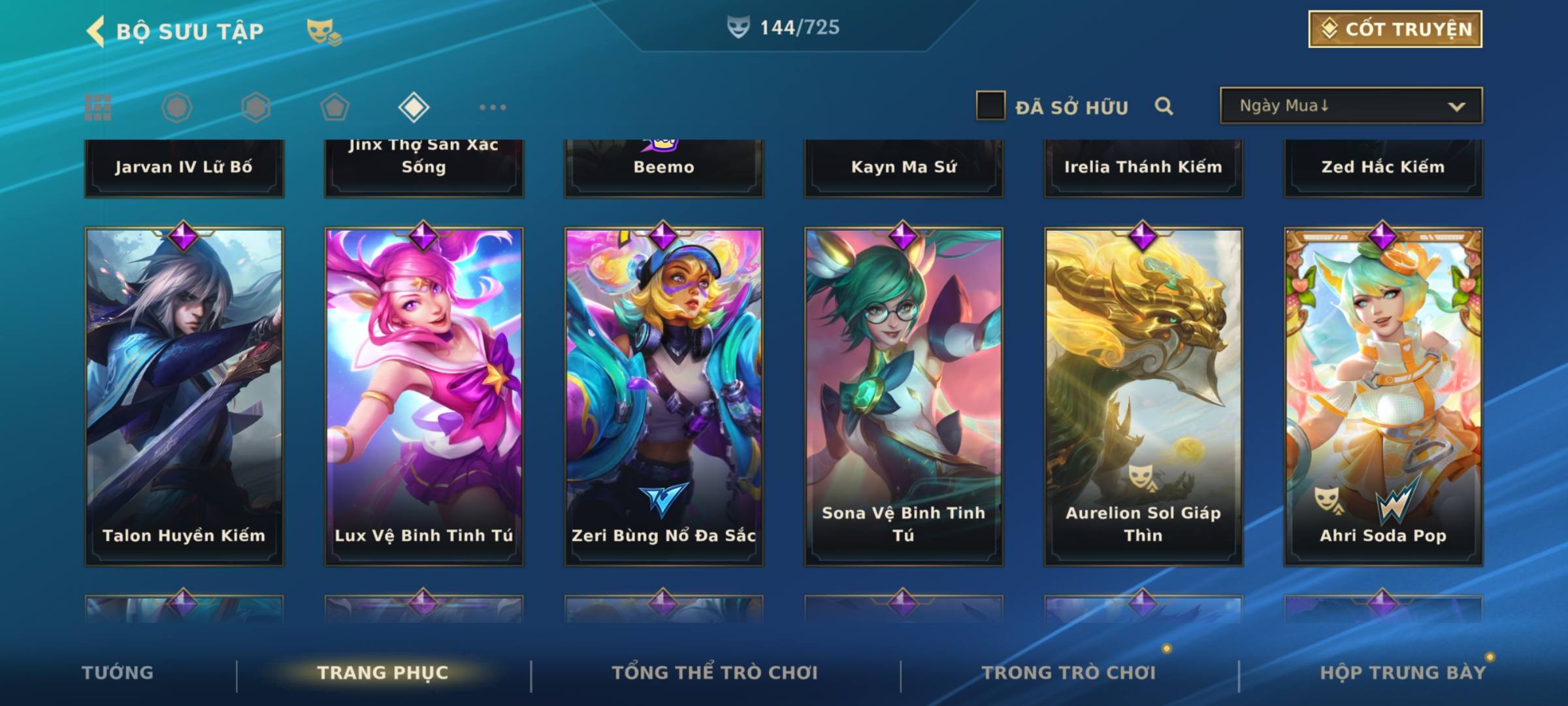
Task: Toggle the Đã Sở Hữu checkbox
Action: point(990,106)
